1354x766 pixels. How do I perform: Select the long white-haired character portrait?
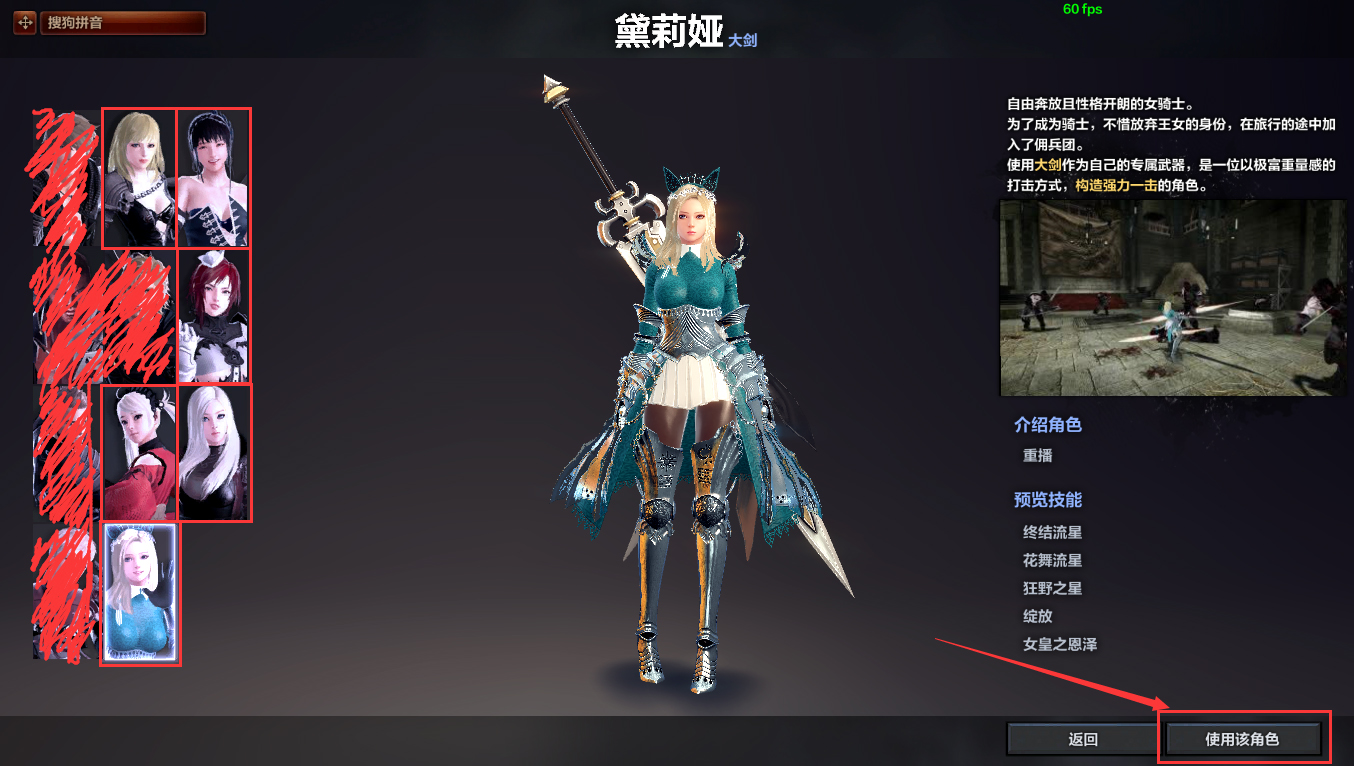214,453
